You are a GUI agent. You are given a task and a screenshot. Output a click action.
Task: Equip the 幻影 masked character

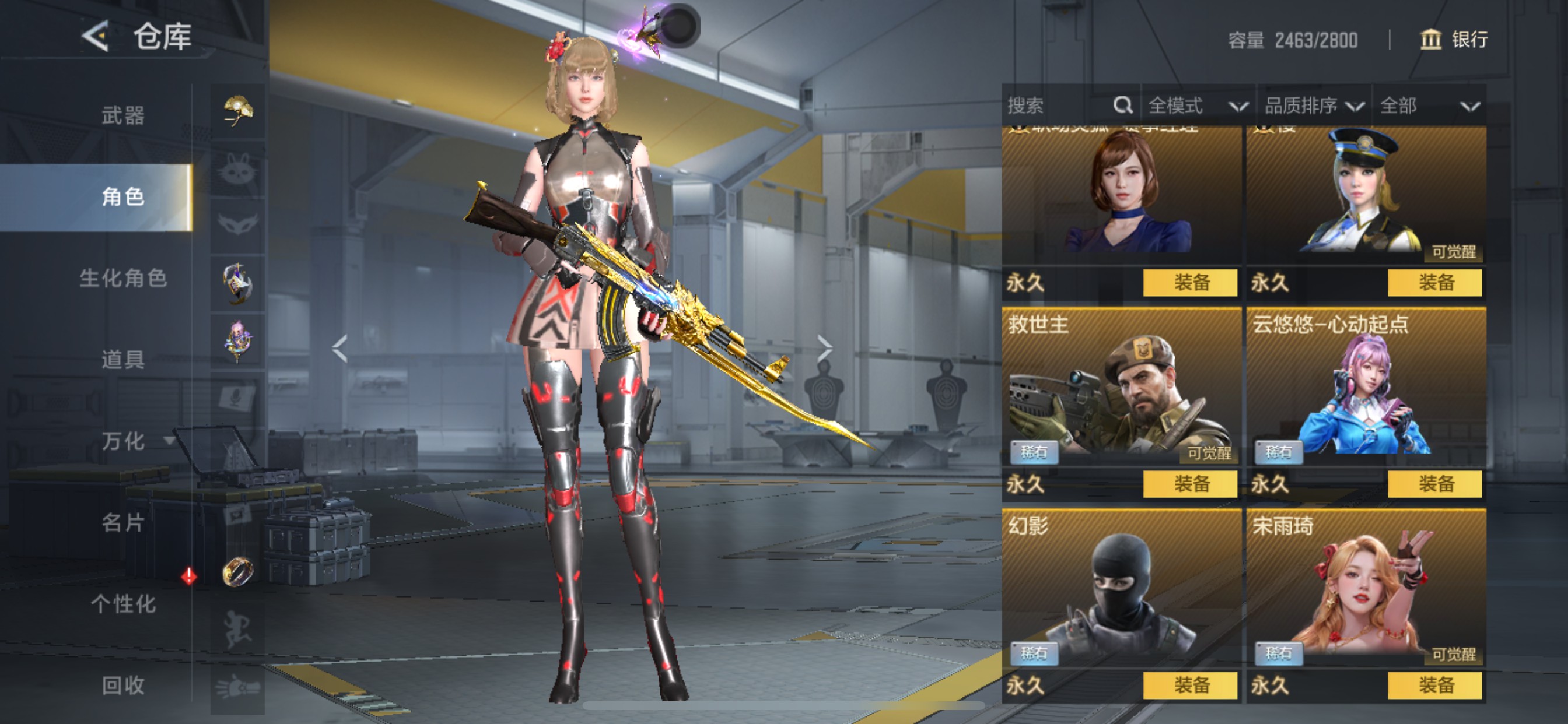click(x=1190, y=686)
